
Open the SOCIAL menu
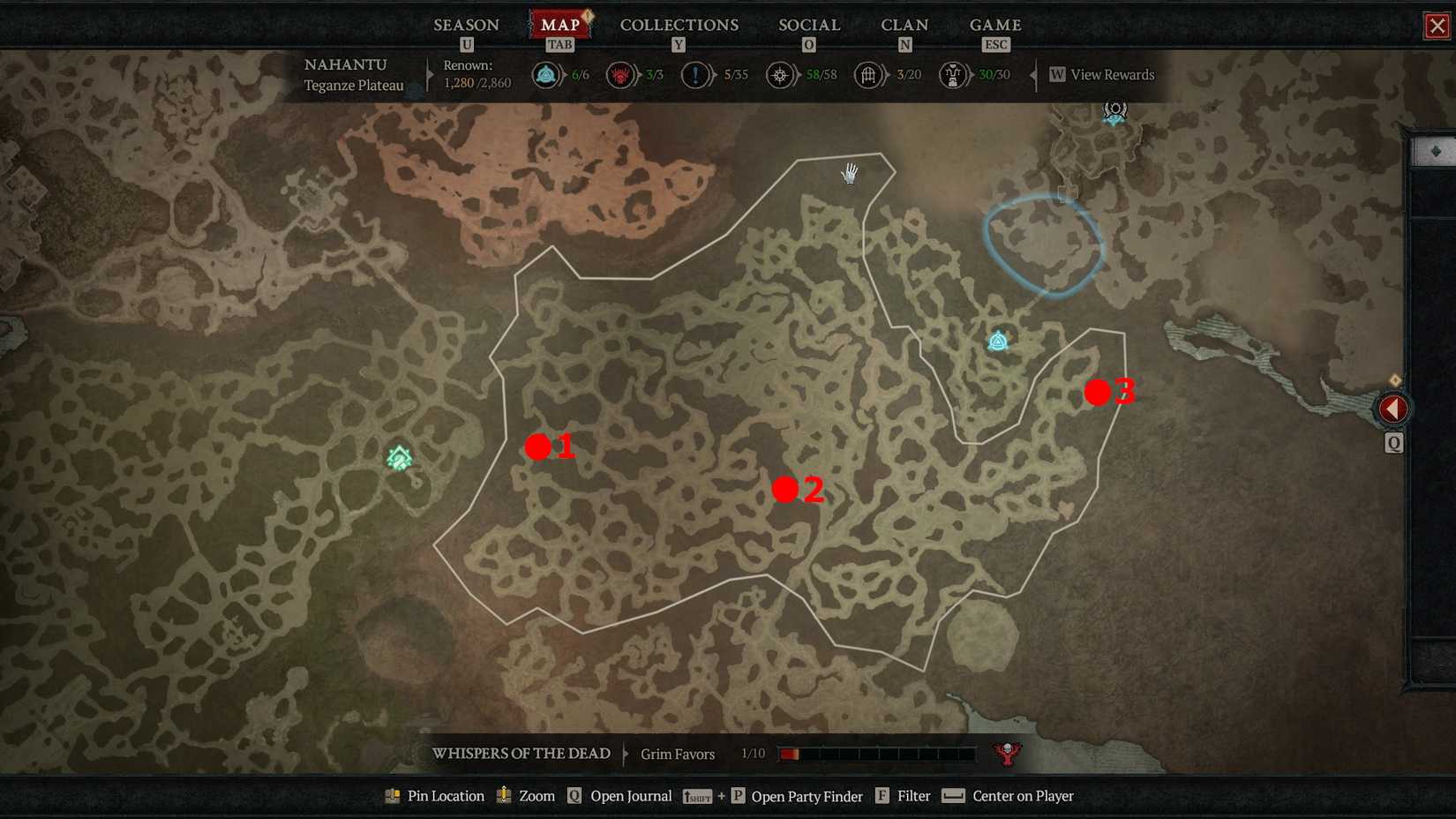(x=808, y=25)
